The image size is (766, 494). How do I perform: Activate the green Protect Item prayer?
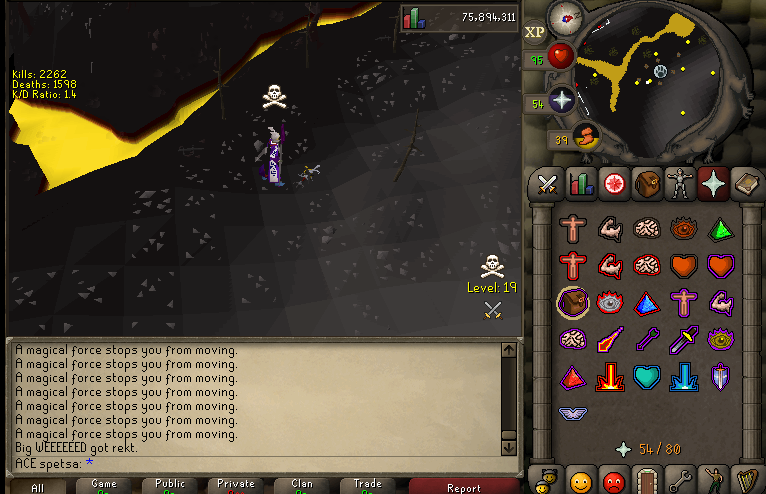click(x=720, y=229)
